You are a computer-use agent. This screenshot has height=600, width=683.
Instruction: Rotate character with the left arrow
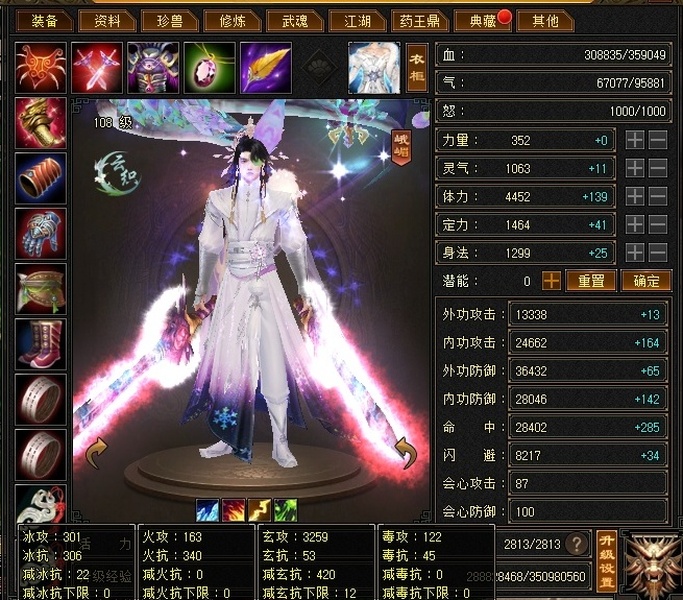click(97, 455)
